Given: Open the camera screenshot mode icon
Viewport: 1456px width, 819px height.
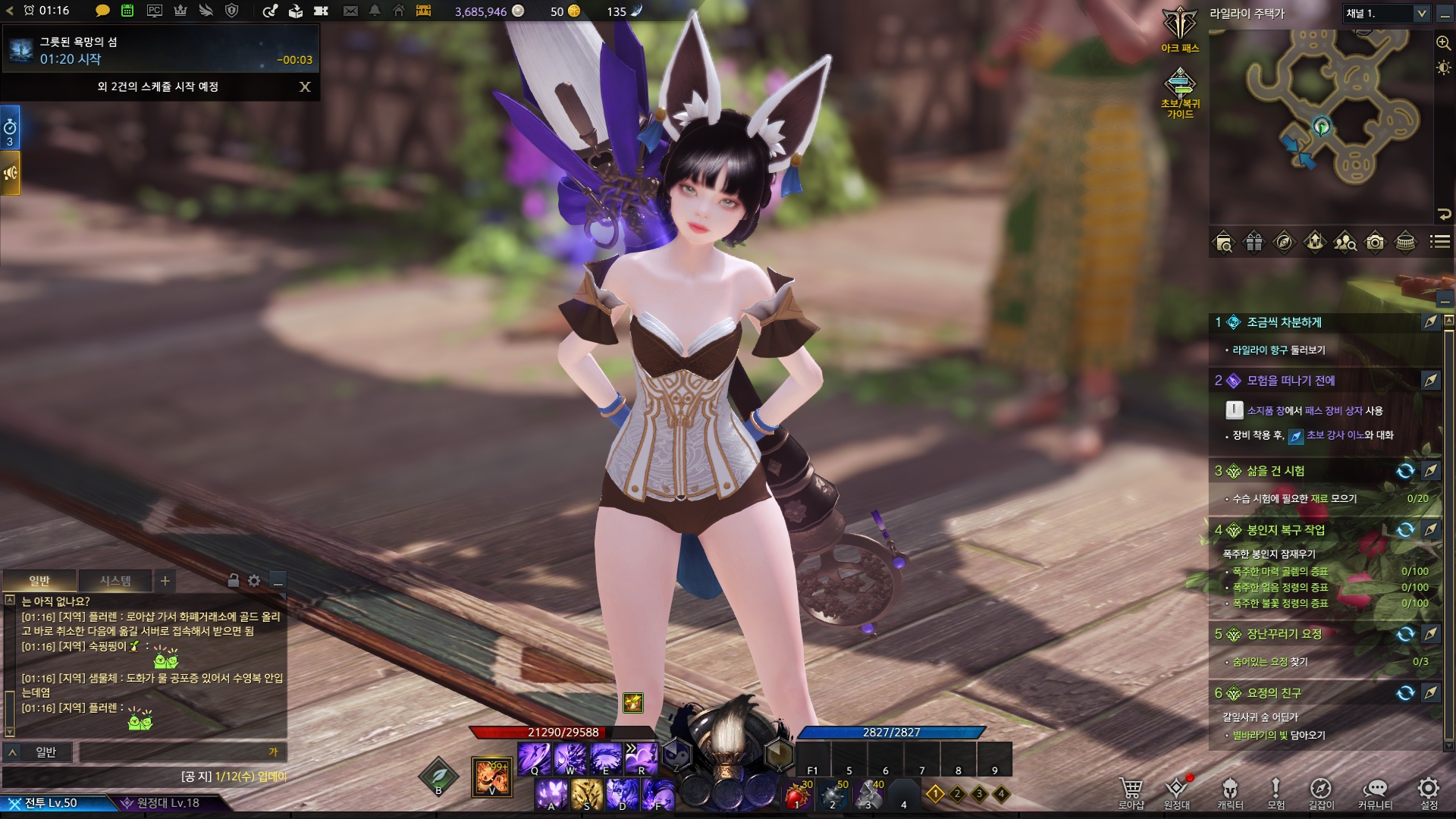Looking at the screenshot, I should click(x=1375, y=243).
